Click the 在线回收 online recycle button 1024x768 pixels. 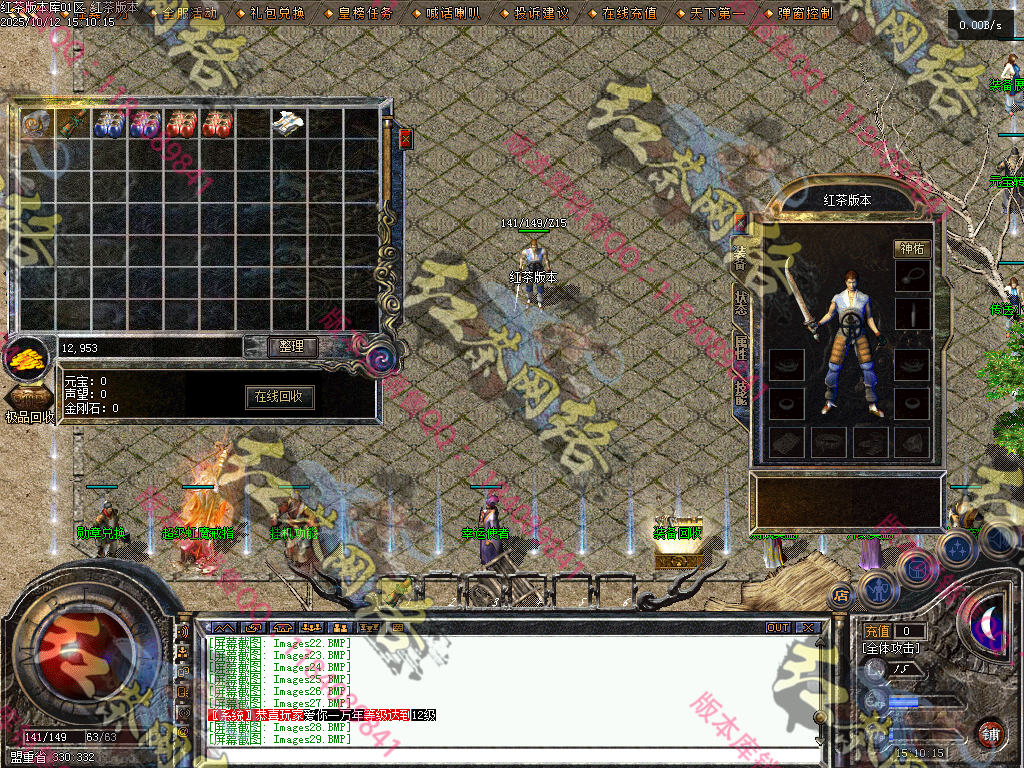tap(280, 397)
